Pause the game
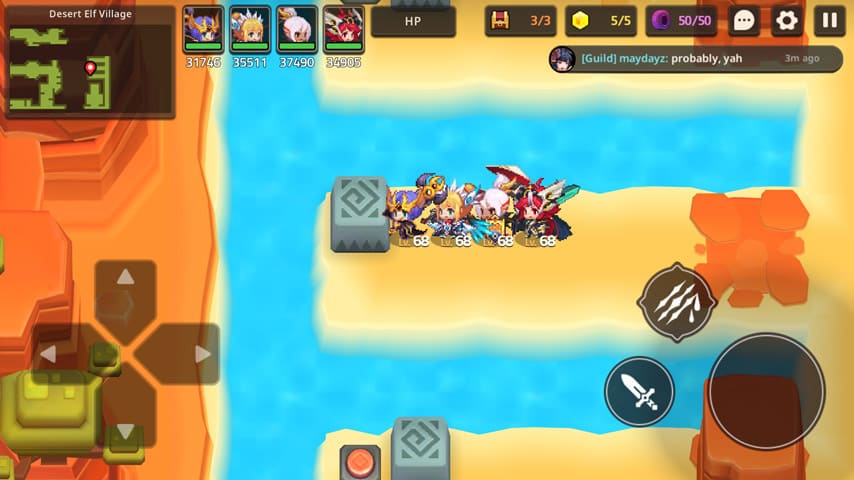The height and width of the screenshot is (480, 854). pyautogui.click(x=829, y=20)
